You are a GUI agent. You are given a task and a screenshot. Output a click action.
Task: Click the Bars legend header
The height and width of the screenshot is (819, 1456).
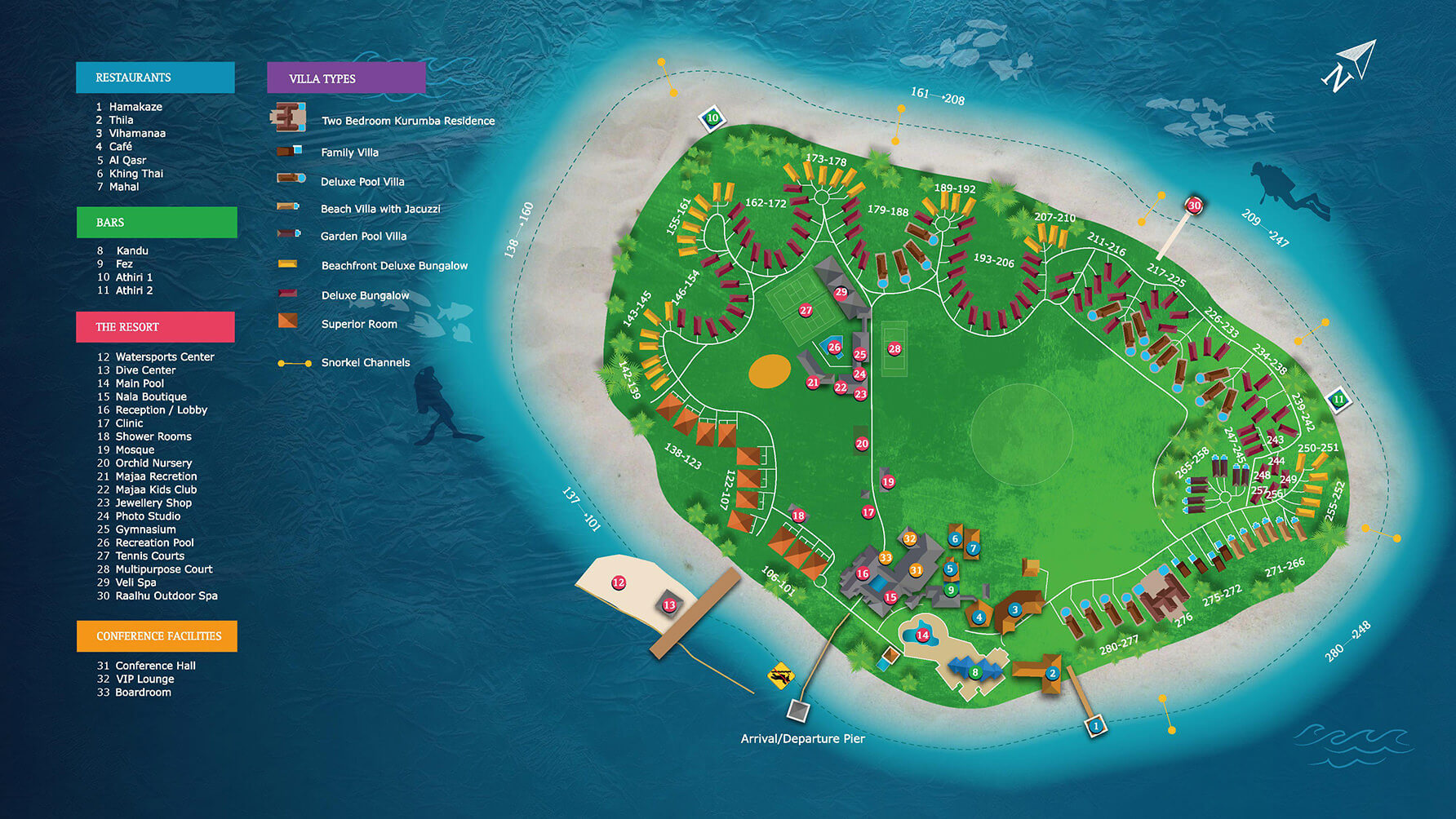157,223
